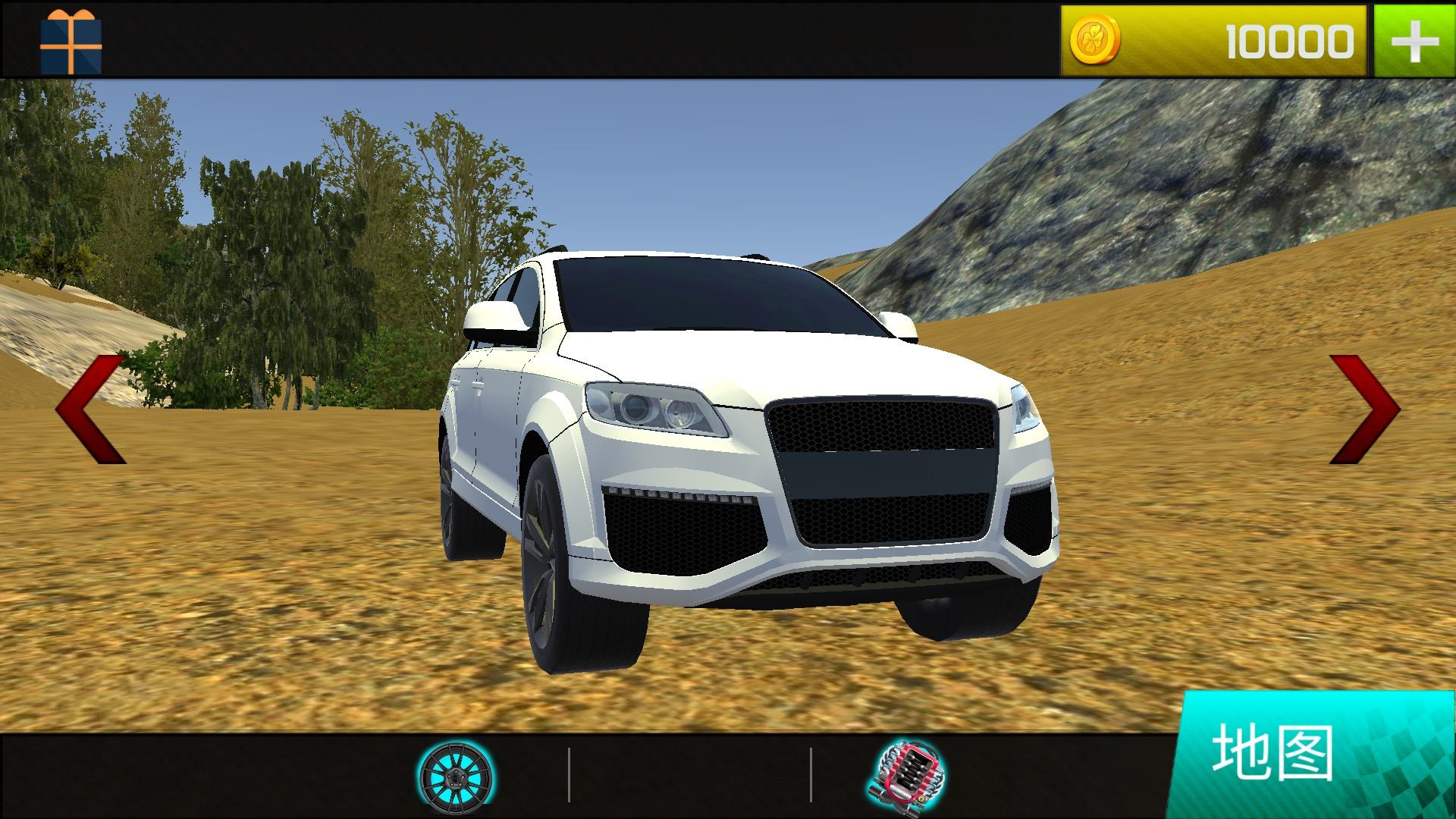Open the wheel rim customization
This screenshot has height=819, width=1456.
[457, 775]
